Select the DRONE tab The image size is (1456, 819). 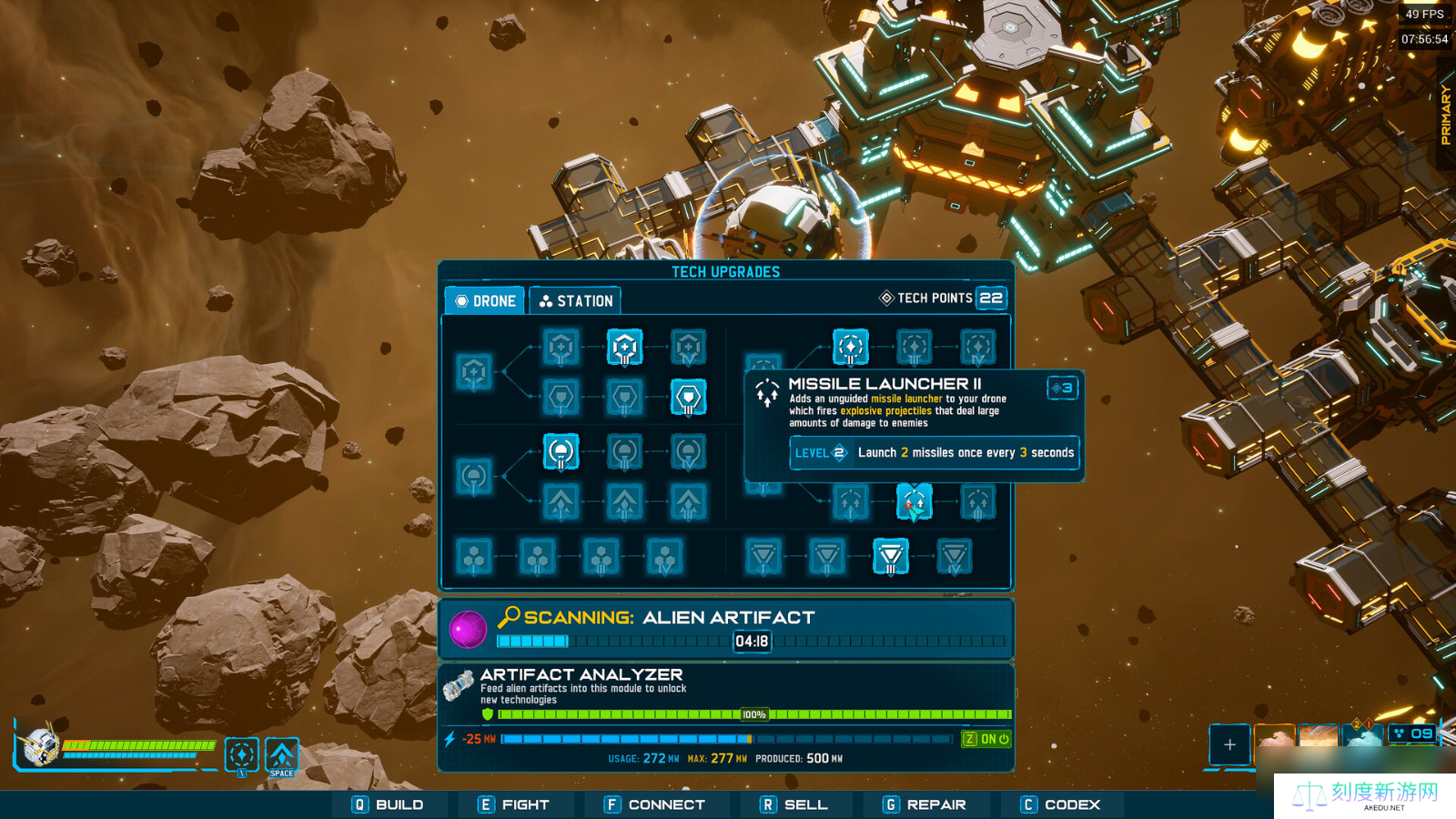(x=484, y=299)
